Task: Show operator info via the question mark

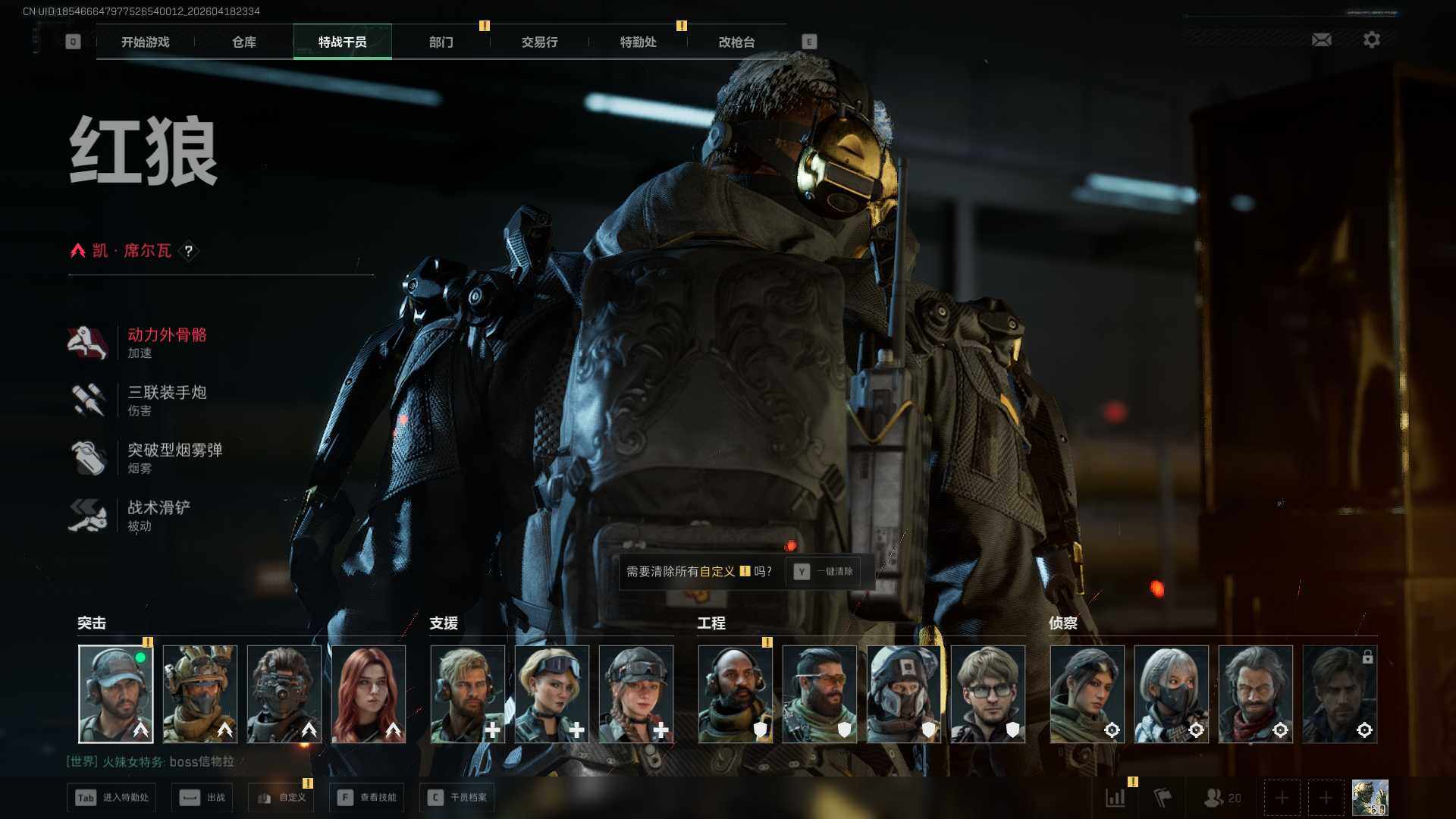Action: click(x=189, y=251)
